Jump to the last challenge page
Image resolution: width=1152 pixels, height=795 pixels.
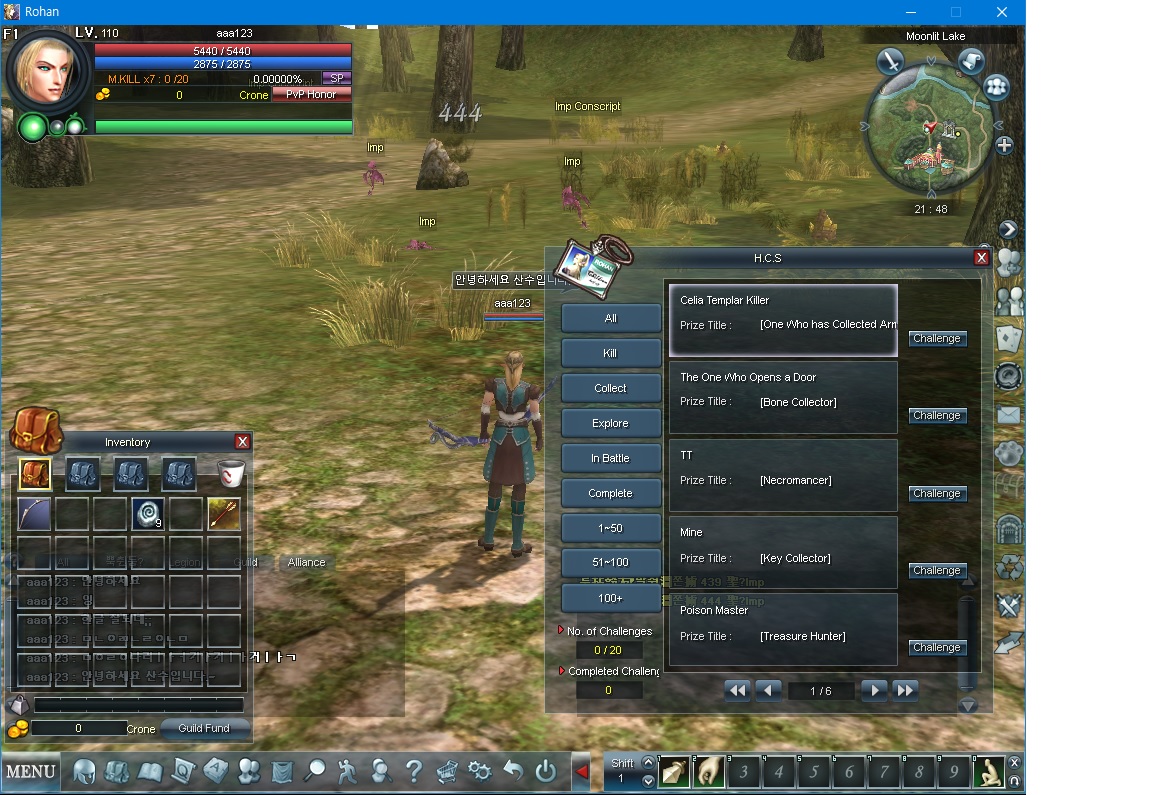[905, 690]
